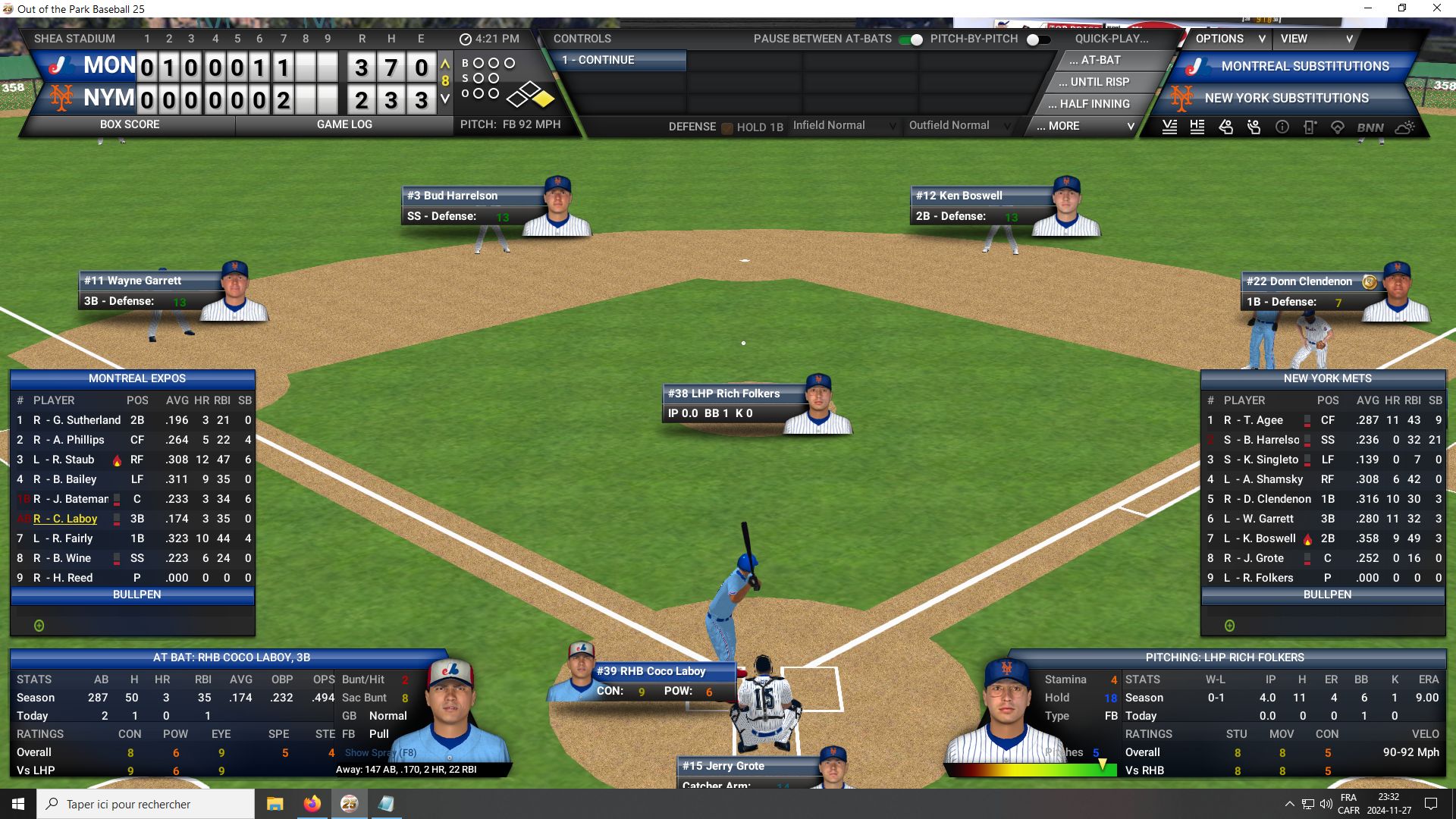This screenshot has width=1456, height=819.
Task: Toggle the Hold 1B checkbox
Action: [x=727, y=127]
